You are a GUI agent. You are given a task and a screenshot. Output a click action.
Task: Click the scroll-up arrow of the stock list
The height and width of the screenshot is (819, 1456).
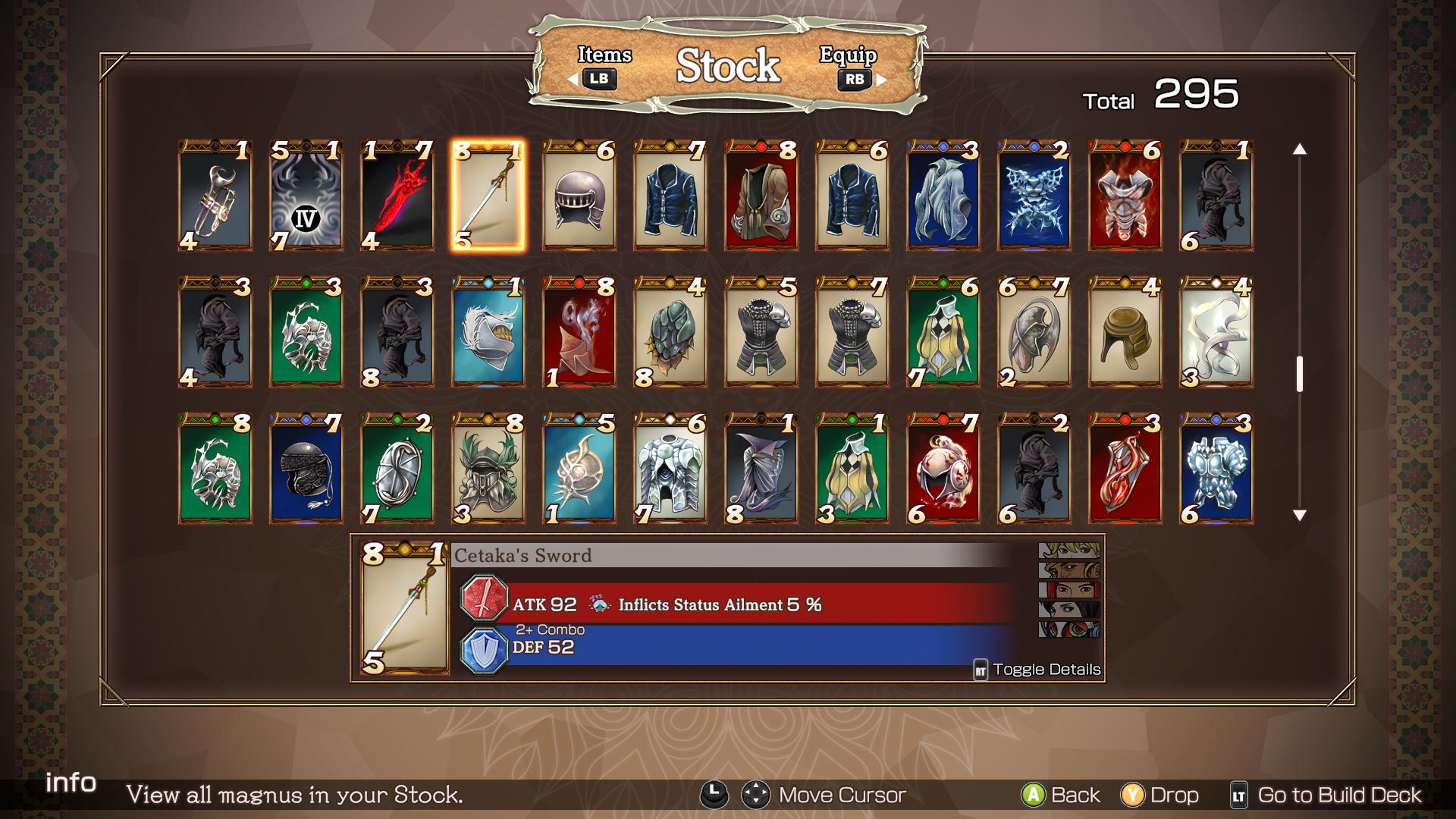(1300, 149)
